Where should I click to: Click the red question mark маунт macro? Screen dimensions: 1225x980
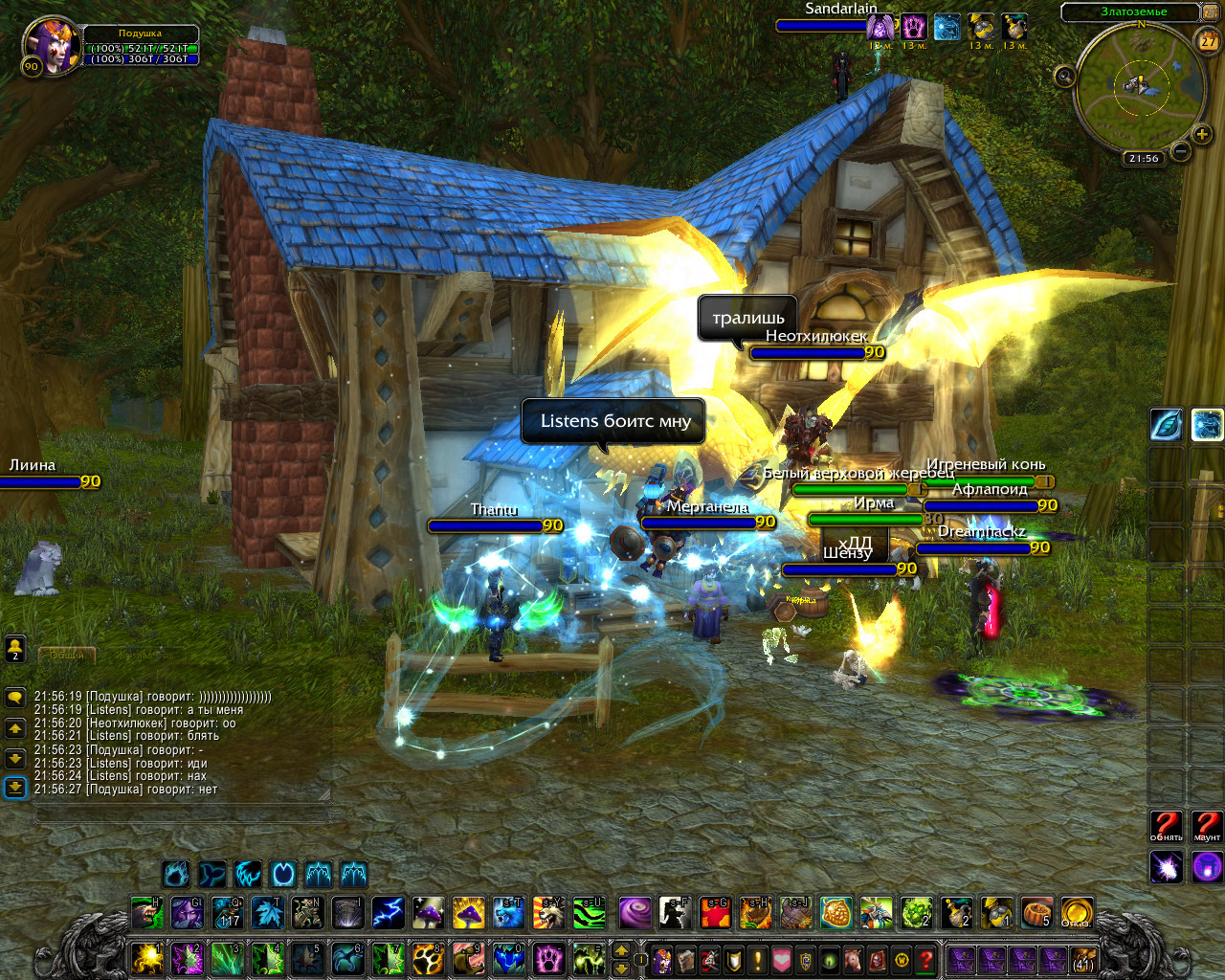pyautogui.click(x=1207, y=826)
